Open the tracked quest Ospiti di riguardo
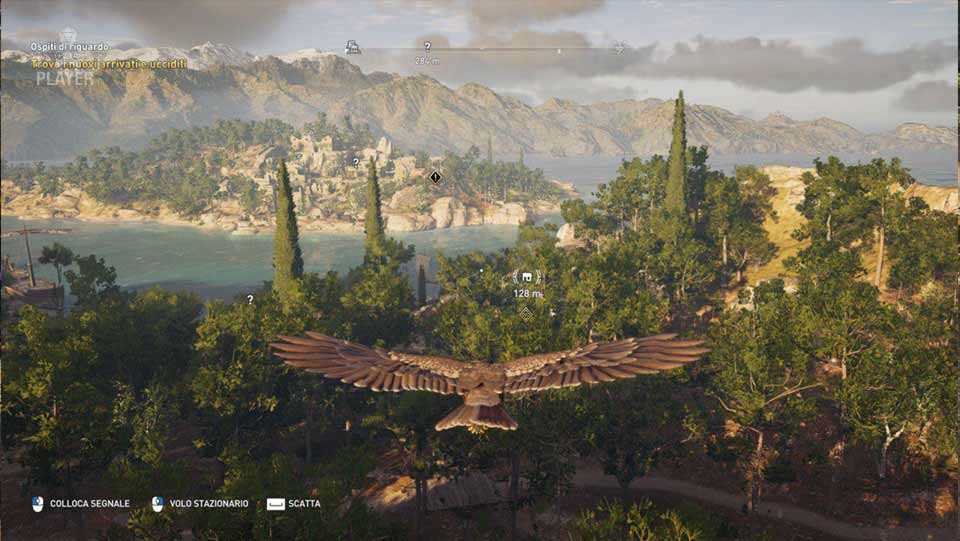This screenshot has height=541, width=960. (69, 47)
